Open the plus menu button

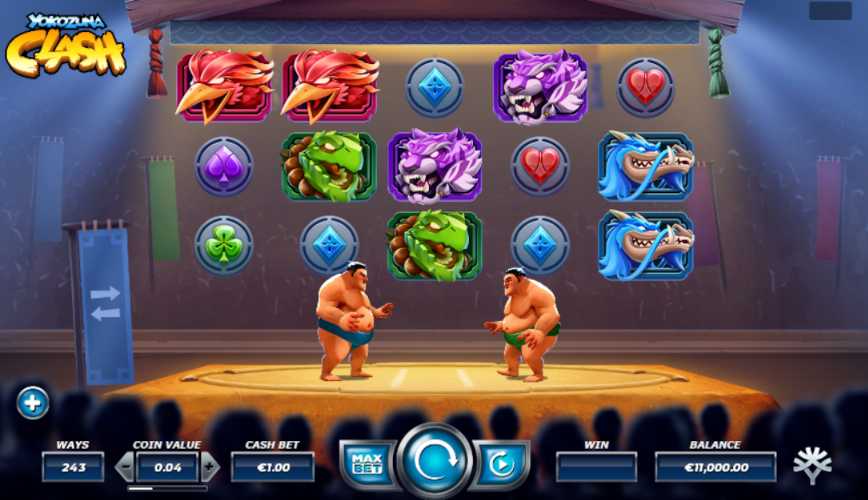(33, 403)
